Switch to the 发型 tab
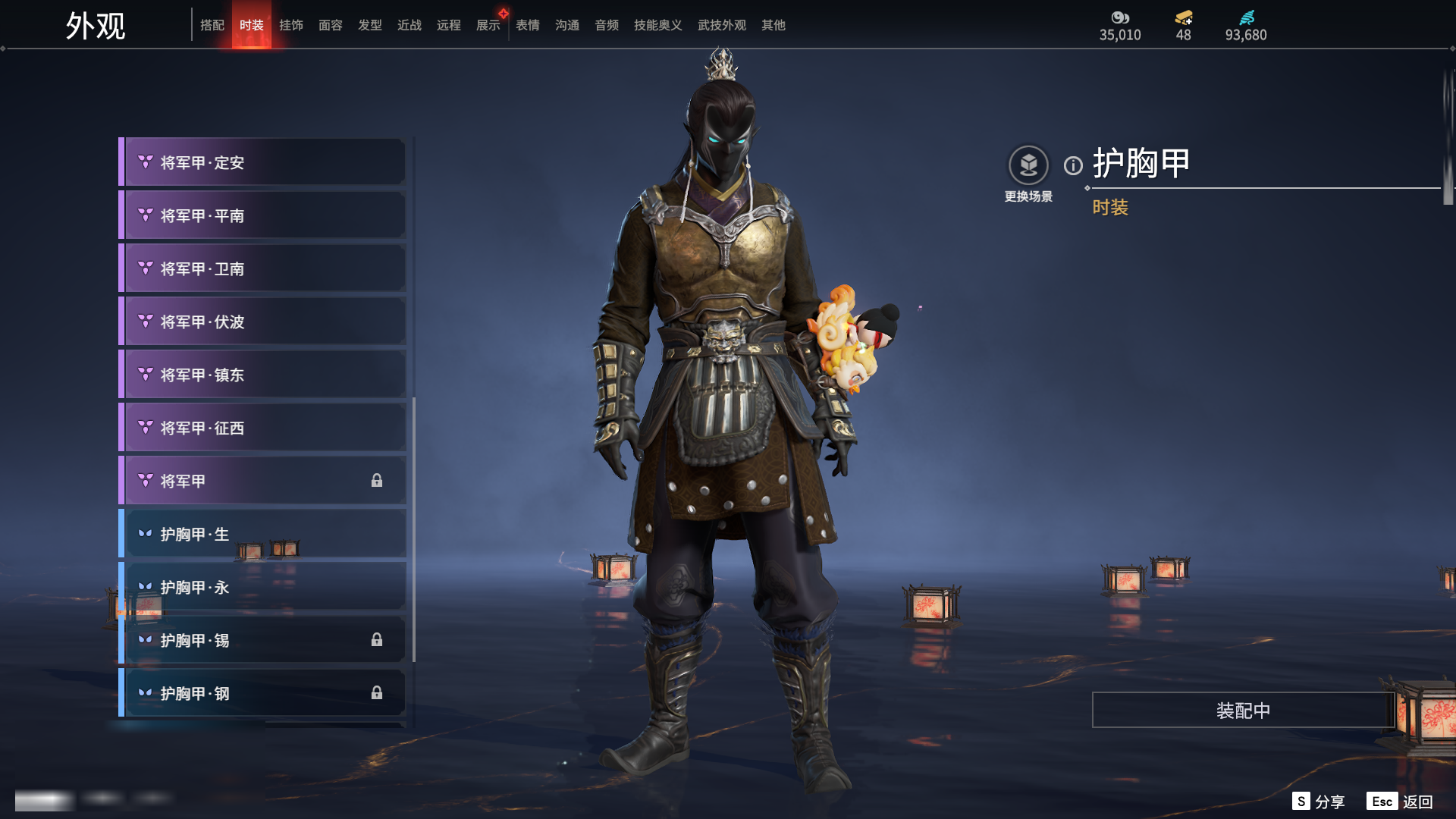 click(370, 25)
